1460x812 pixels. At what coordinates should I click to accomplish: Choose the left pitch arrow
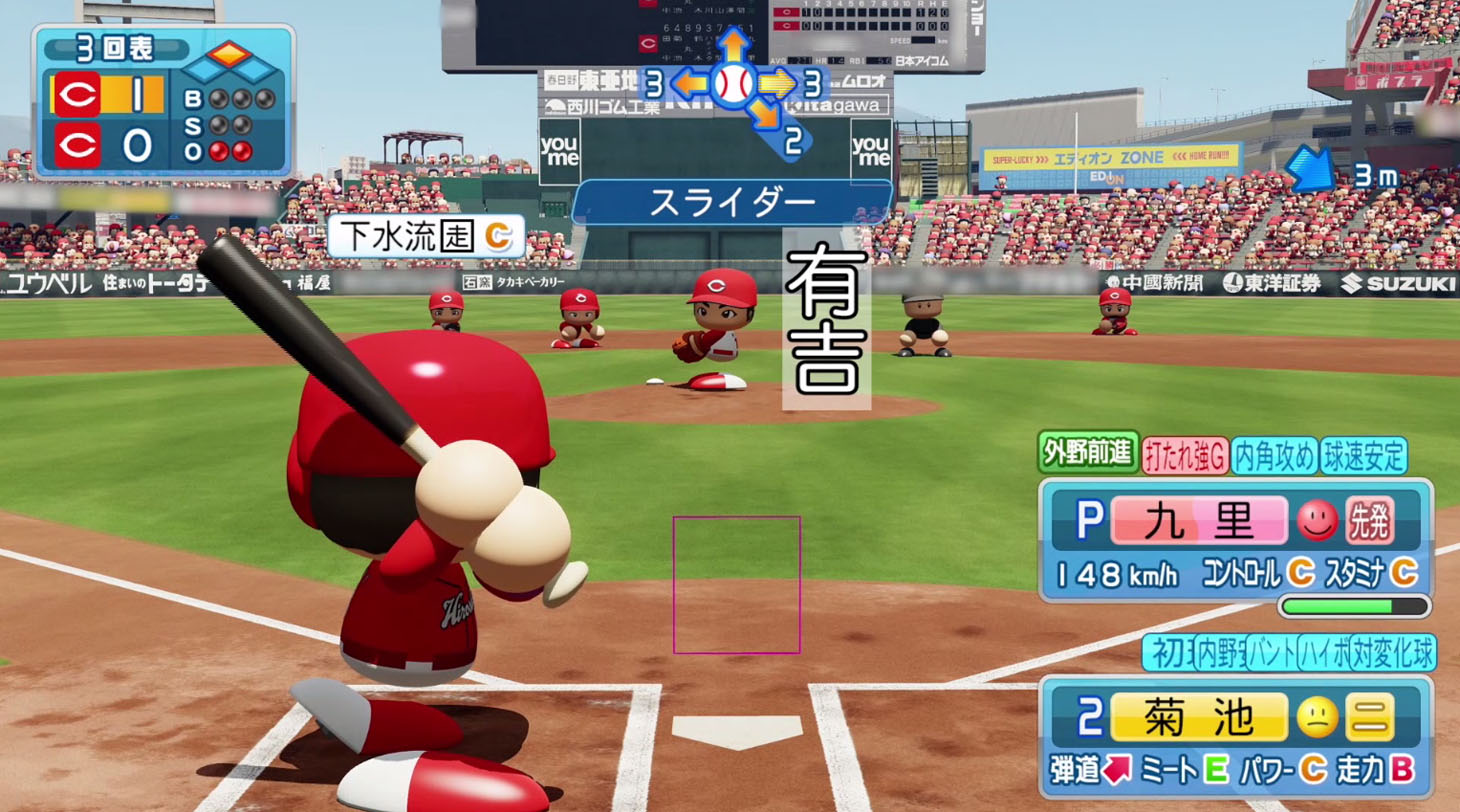[x=689, y=84]
